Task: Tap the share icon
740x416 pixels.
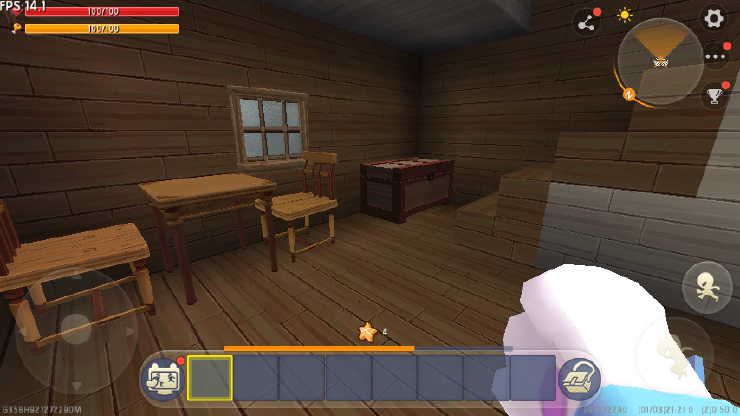Action: tap(585, 21)
